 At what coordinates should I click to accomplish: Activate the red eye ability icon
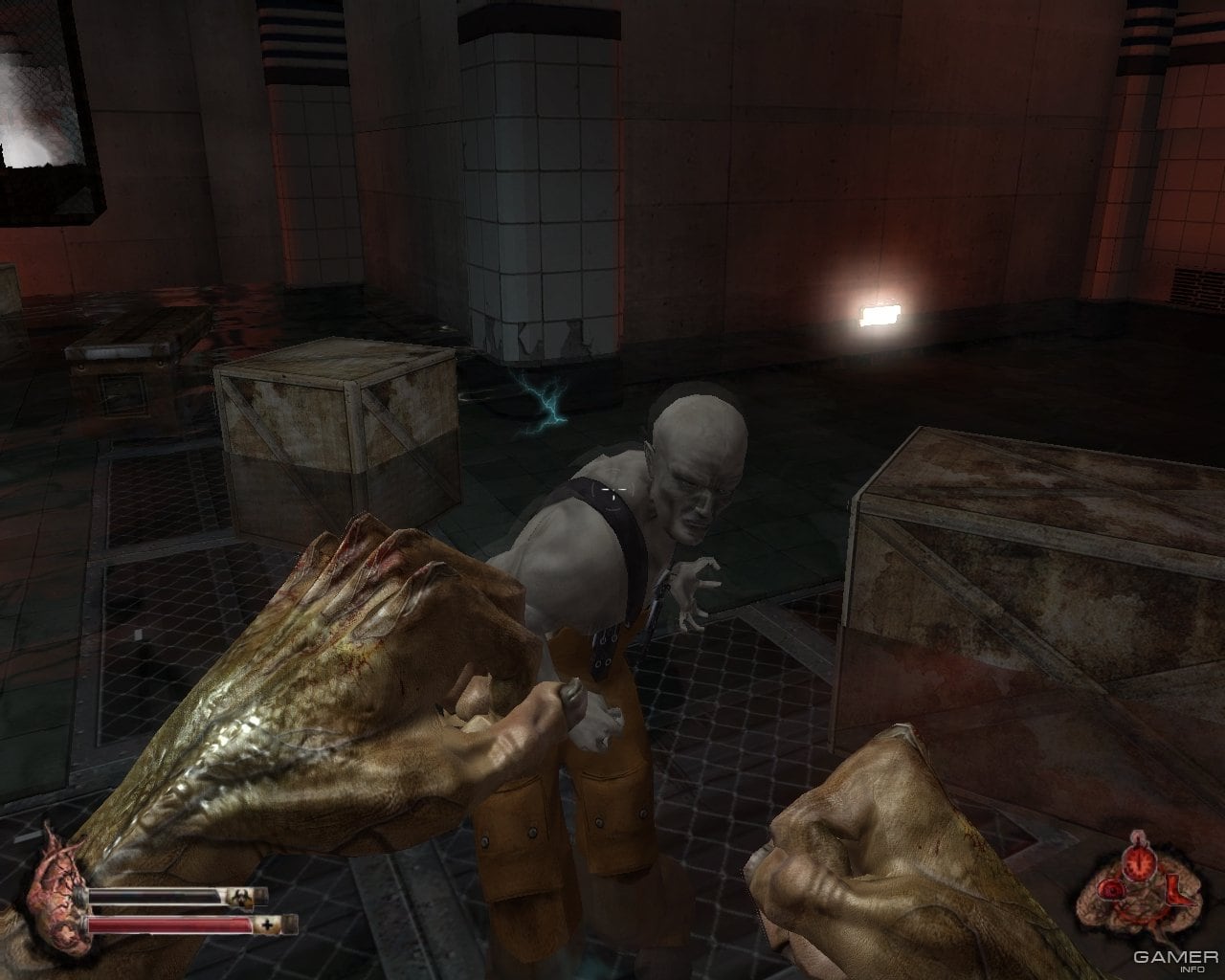click(x=1112, y=891)
